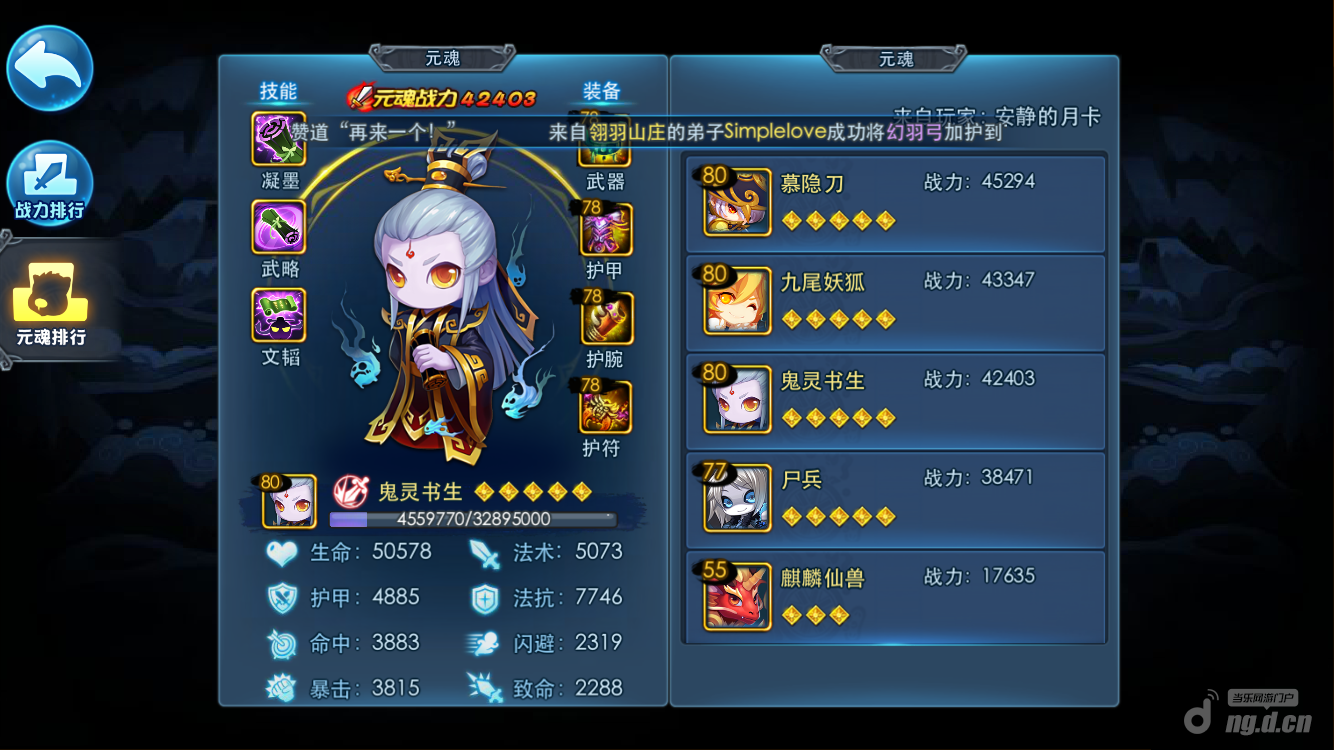Image resolution: width=1334 pixels, height=750 pixels.
Task: Choose the 文韬 skill icon
Action: point(279,315)
